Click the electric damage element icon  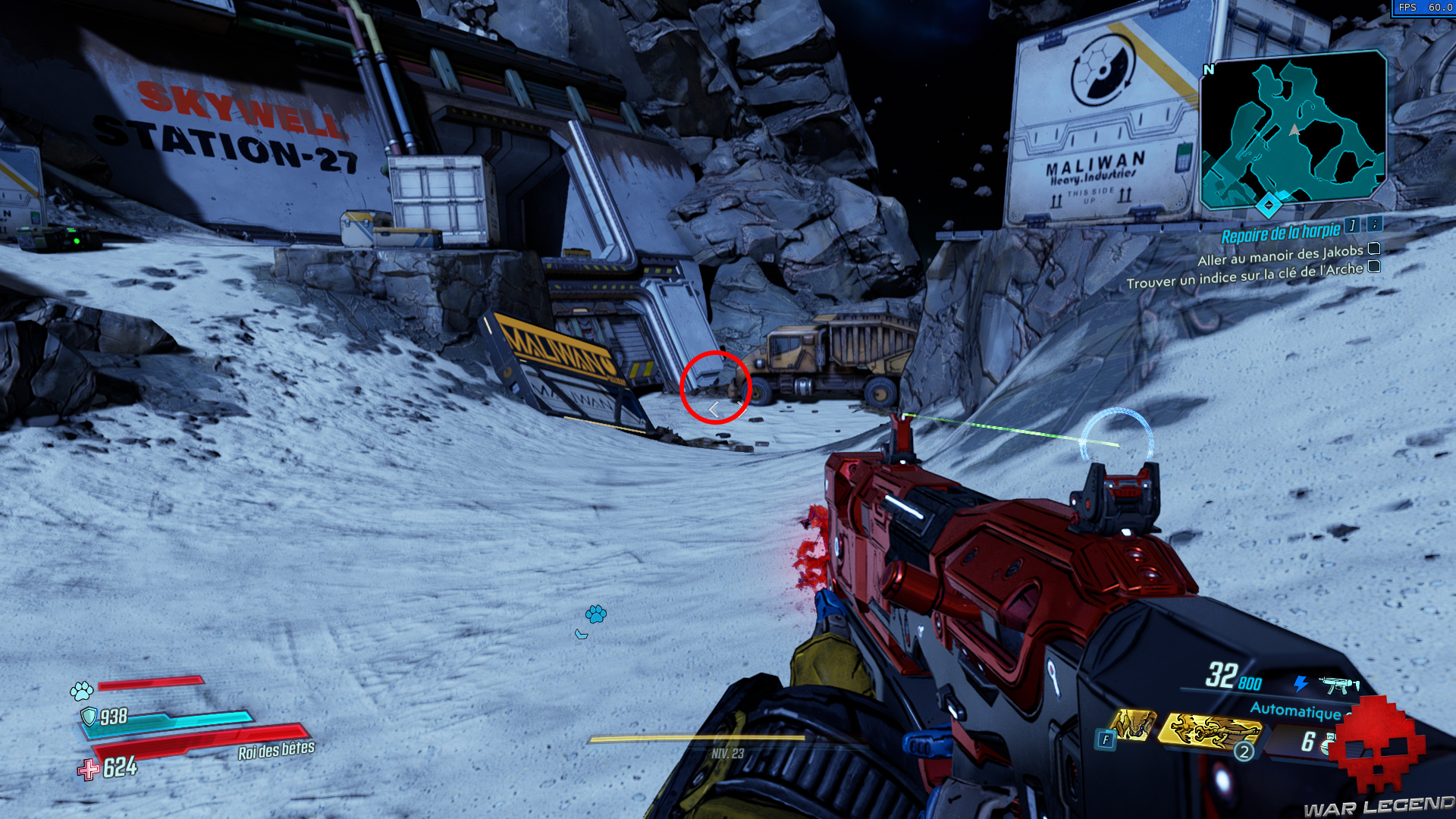pos(1301,684)
